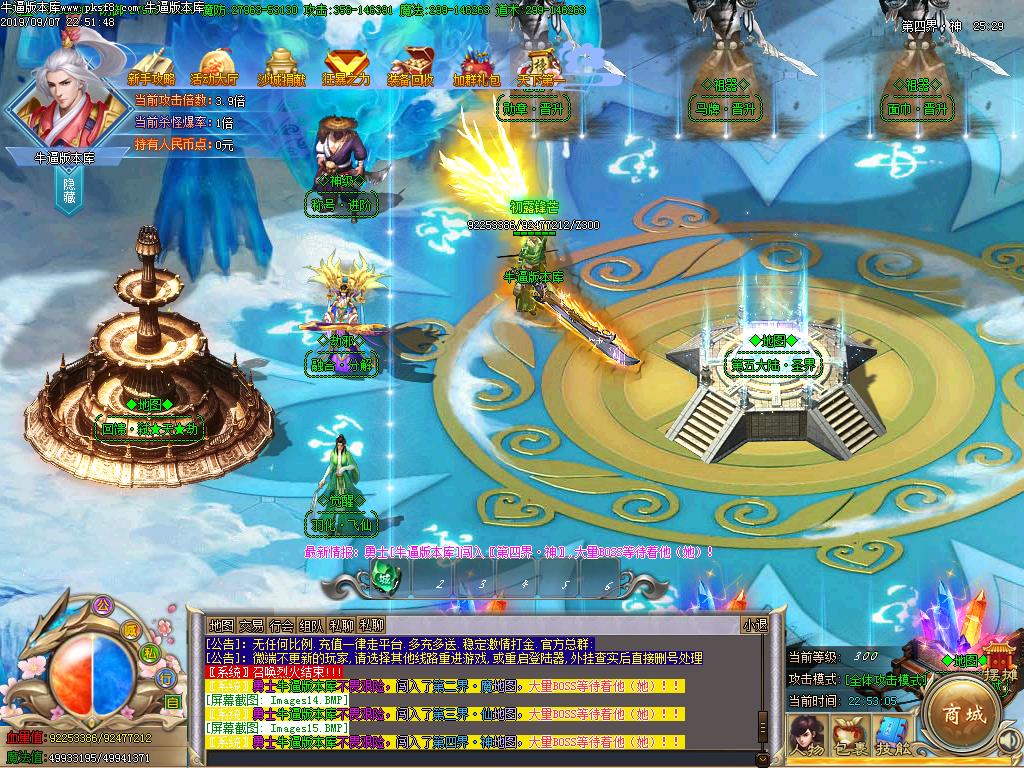Open the 装备回收 equipment recycle chest

tap(411, 66)
